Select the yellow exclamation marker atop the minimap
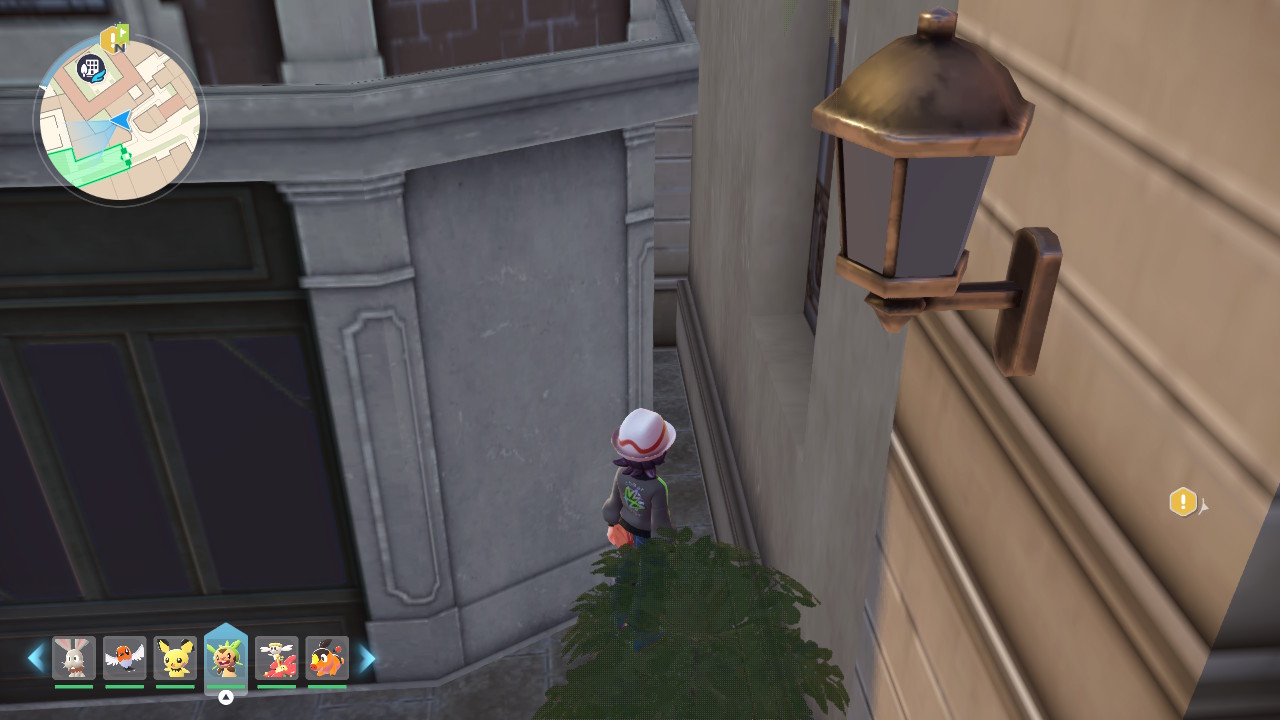1280x720 pixels. [x=112, y=40]
